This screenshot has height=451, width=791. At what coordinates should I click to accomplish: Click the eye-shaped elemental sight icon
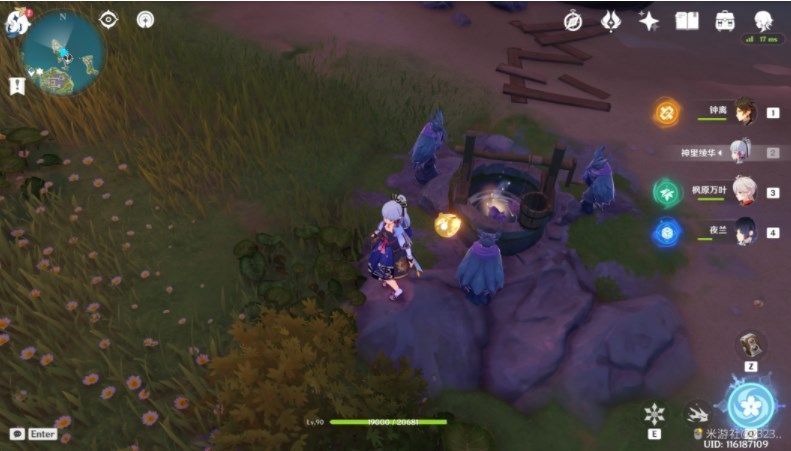(108, 19)
